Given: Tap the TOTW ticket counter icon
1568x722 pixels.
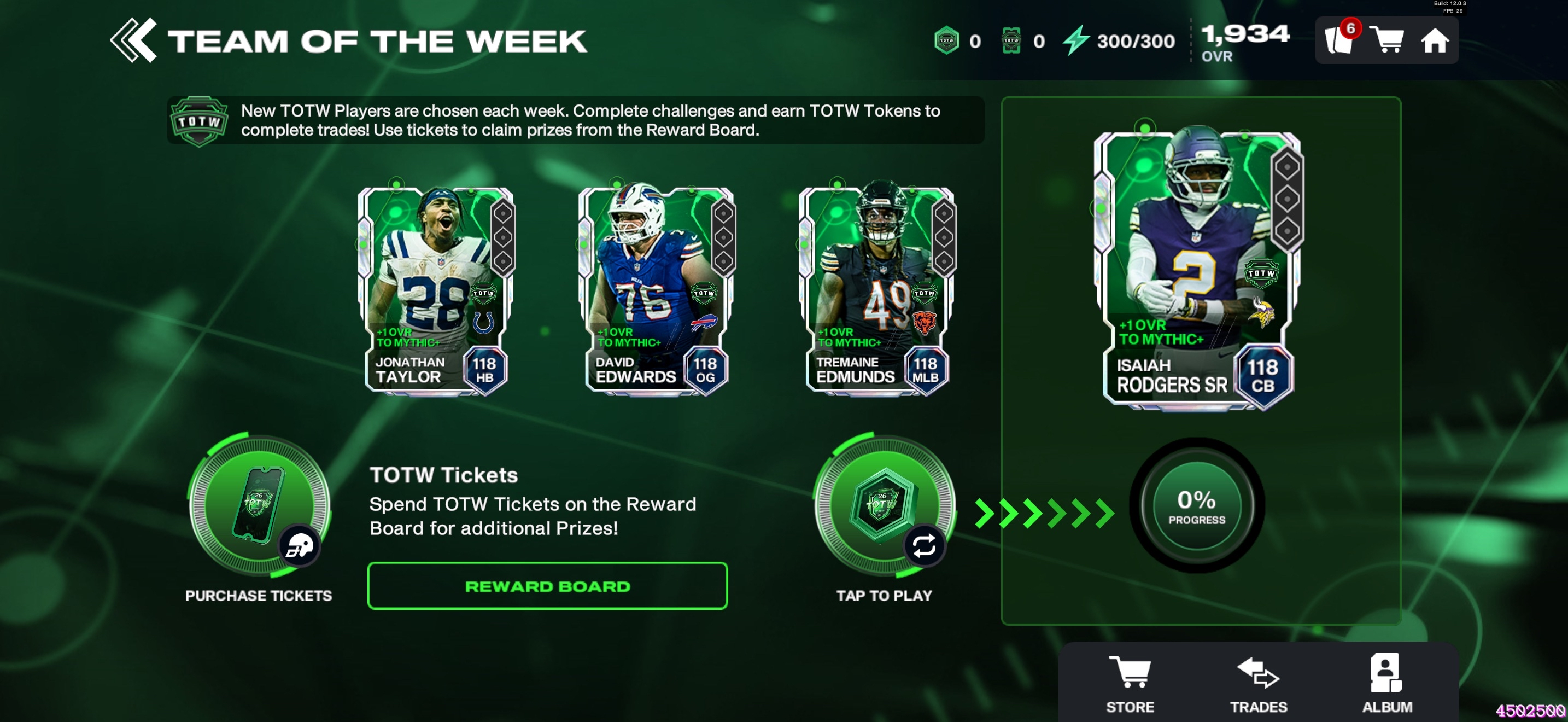Looking at the screenshot, I should (1011, 41).
